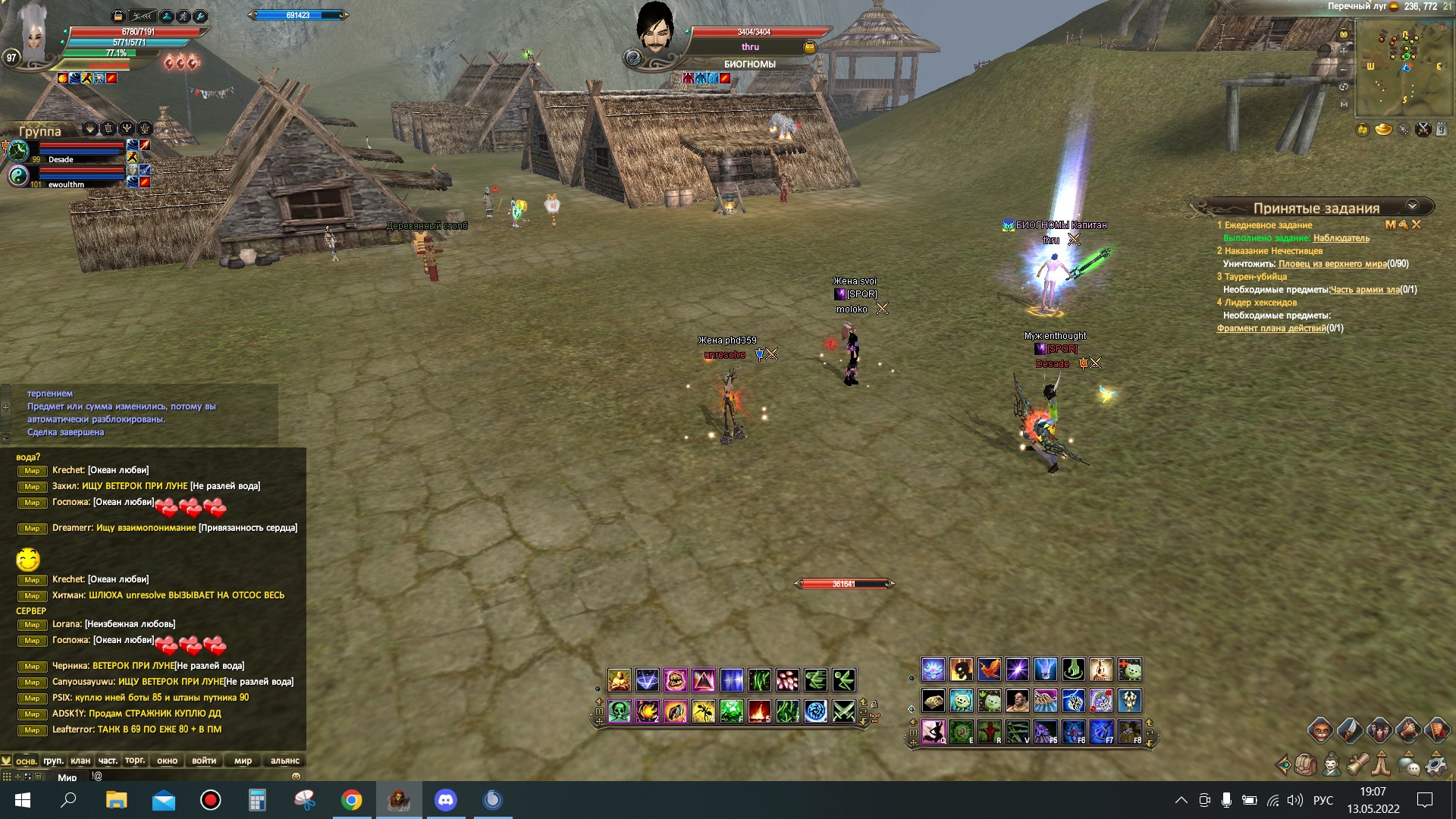The width and height of the screenshot is (1456, 819).
Task: Open Discord from the Windows taskbar
Action: click(x=445, y=800)
